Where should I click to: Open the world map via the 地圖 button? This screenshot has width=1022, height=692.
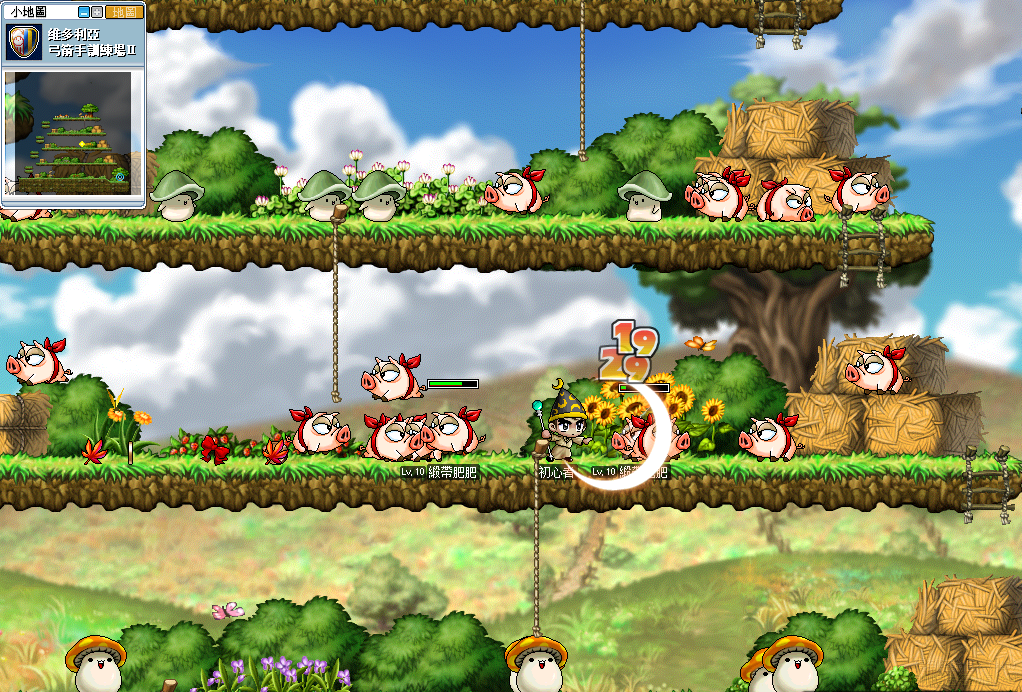point(122,12)
